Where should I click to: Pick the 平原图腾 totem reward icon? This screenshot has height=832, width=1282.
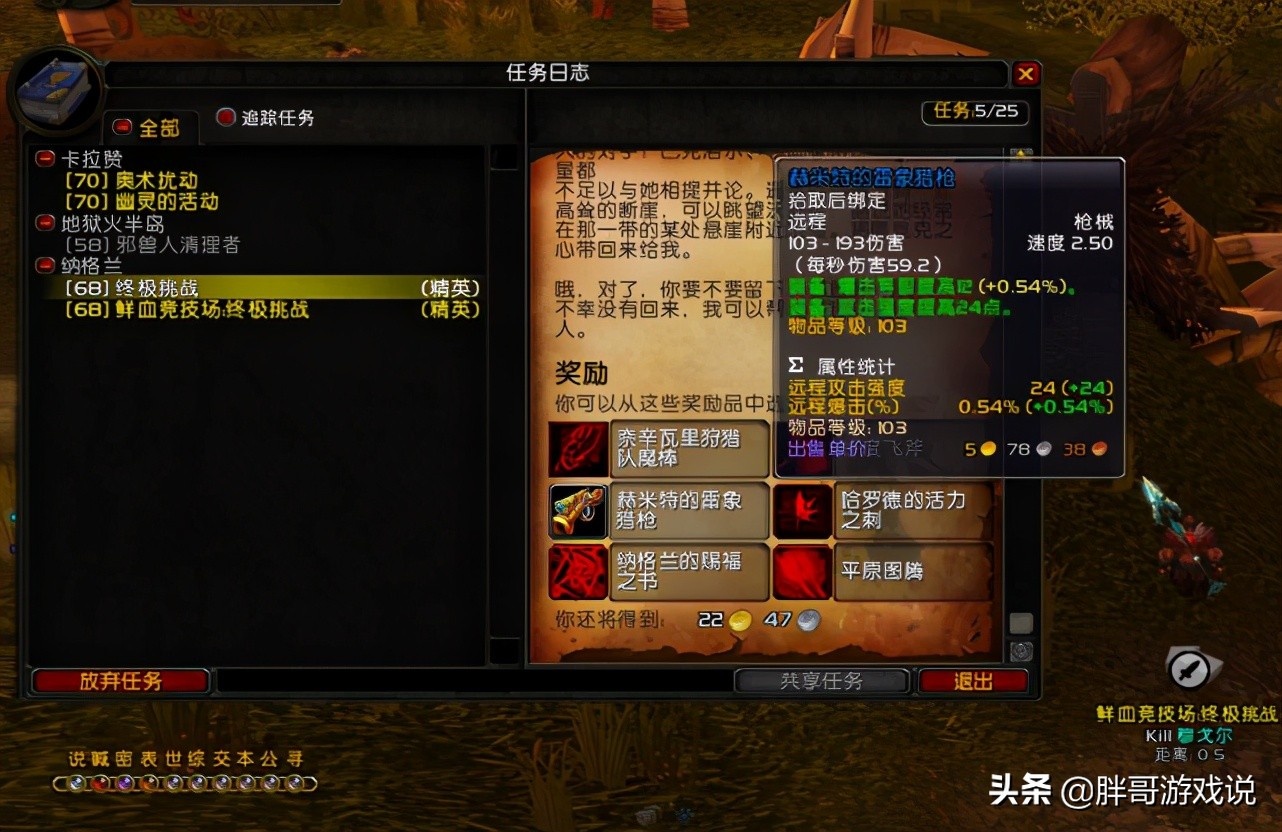[802, 572]
